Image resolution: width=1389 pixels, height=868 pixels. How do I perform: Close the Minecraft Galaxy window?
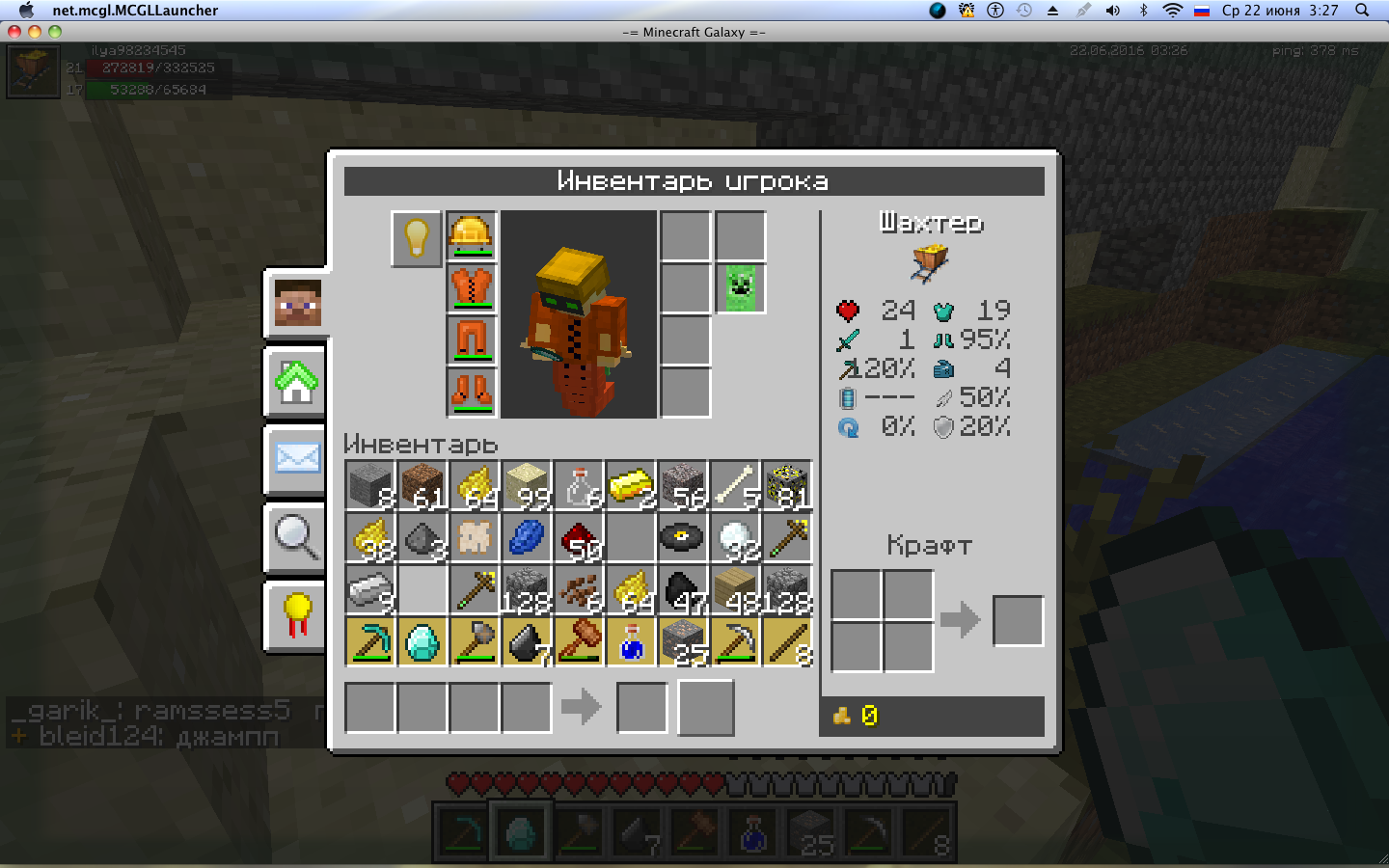[x=14, y=32]
